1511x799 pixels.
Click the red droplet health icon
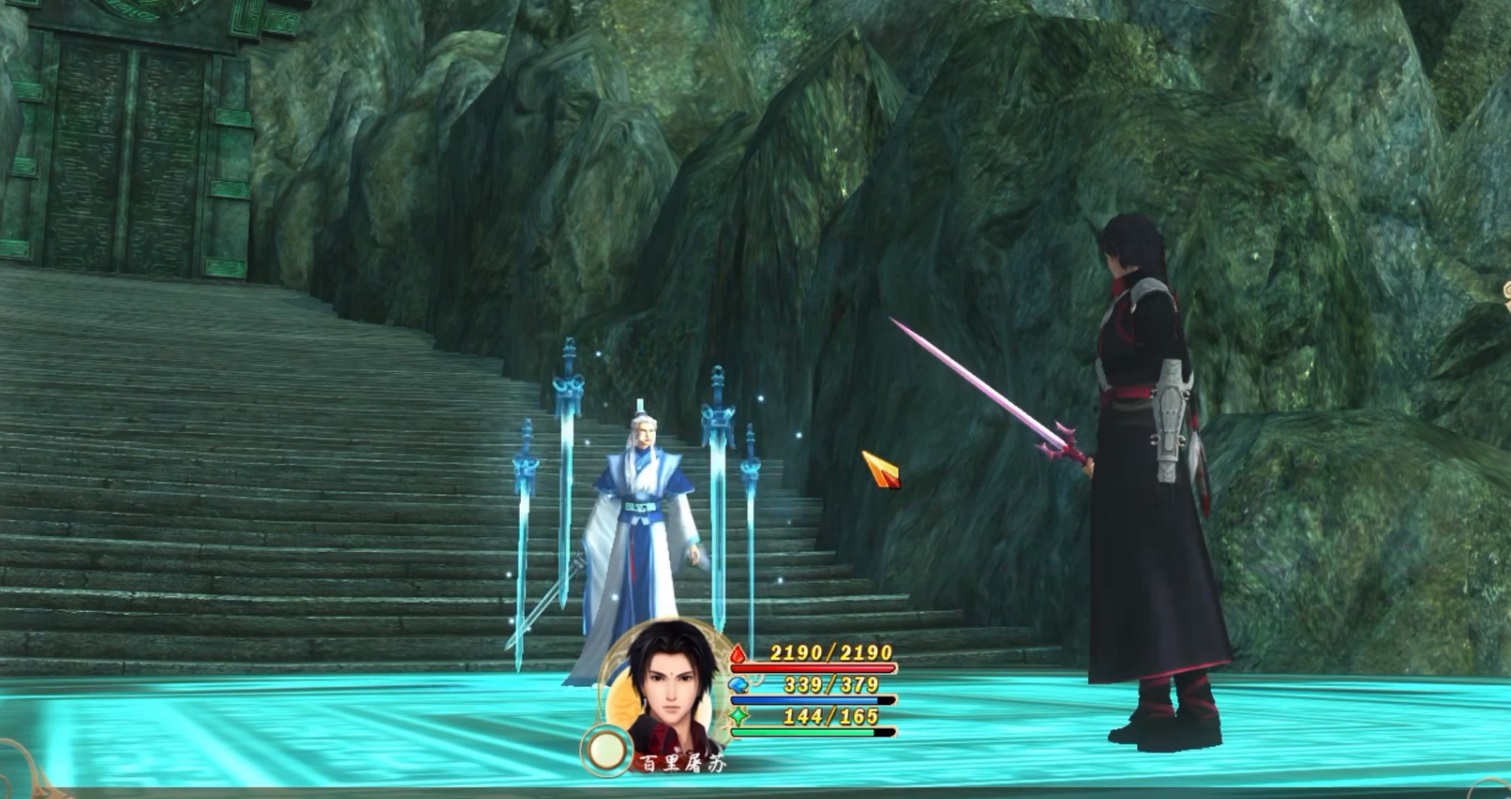[x=737, y=655]
